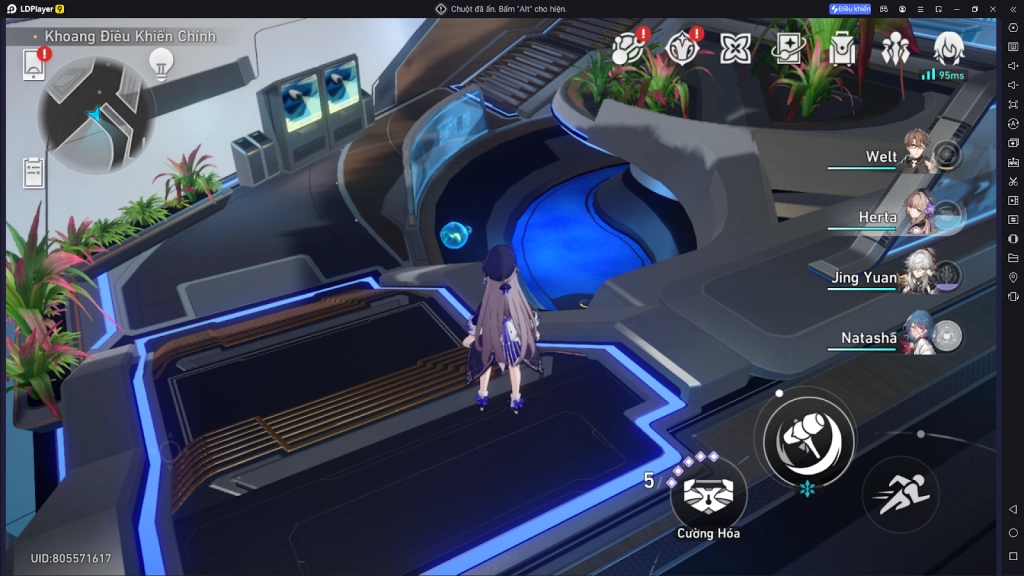Open the three-figure team setup icon

(x=895, y=48)
